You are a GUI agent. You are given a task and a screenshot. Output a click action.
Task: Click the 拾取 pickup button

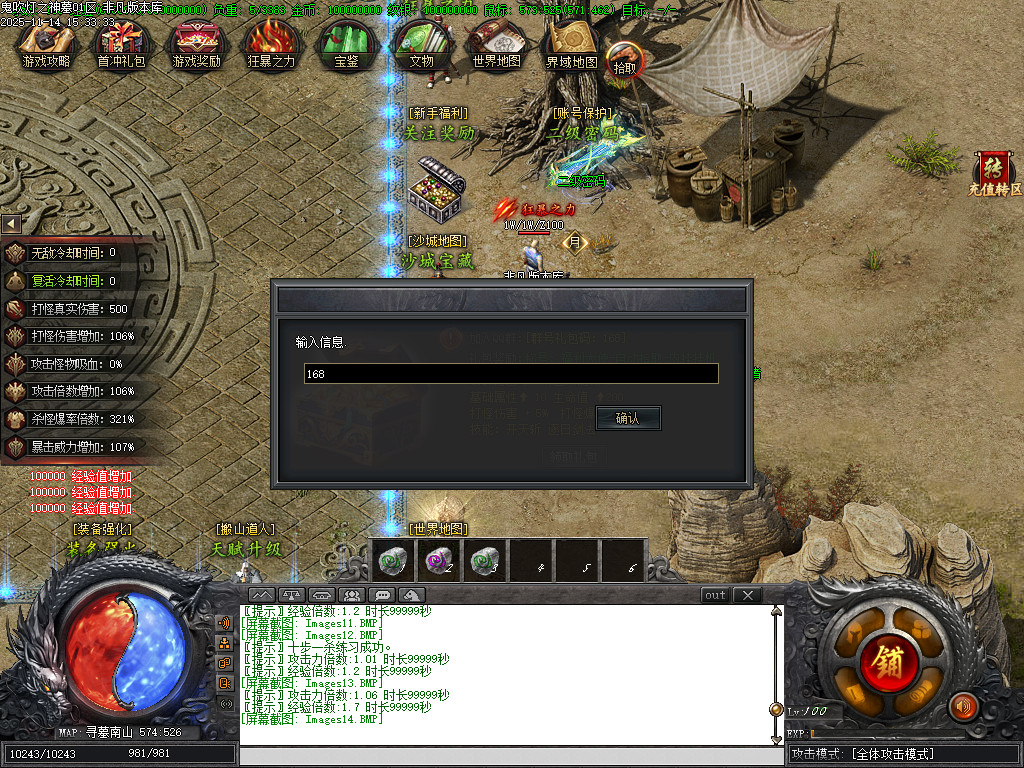pyautogui.click(x=625, y=60)
